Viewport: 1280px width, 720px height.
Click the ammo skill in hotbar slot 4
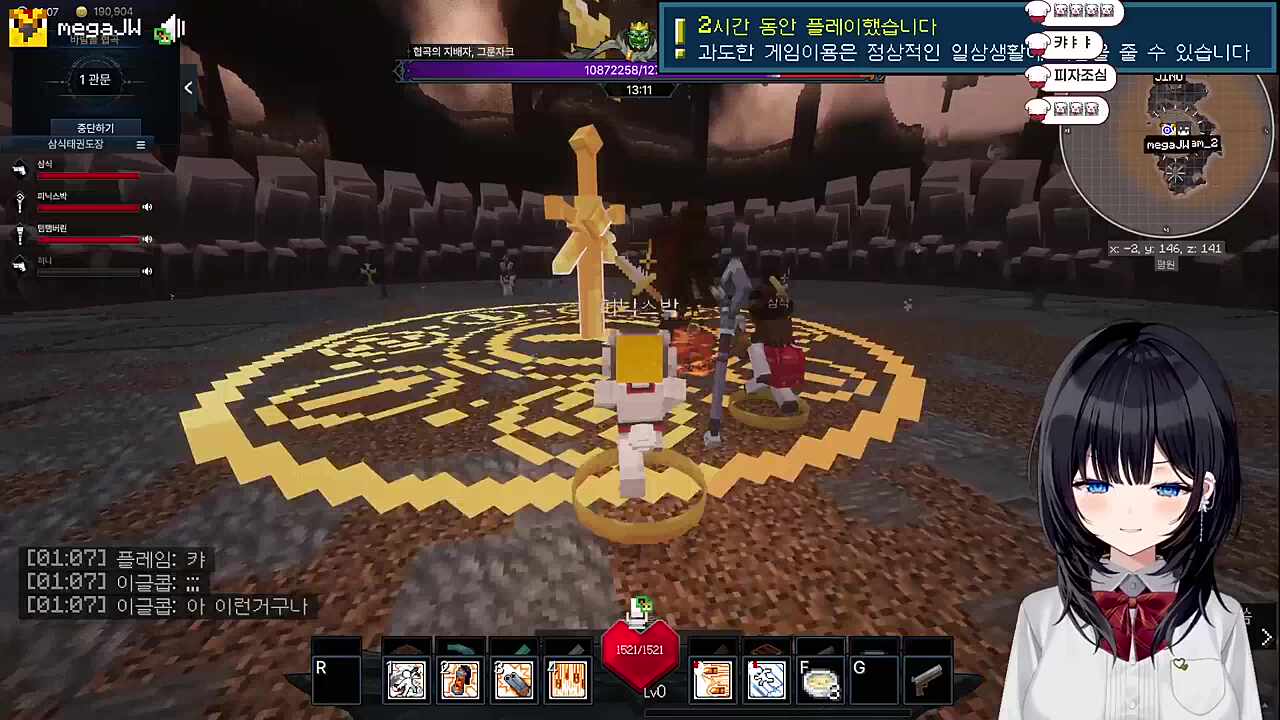[567, 679]
